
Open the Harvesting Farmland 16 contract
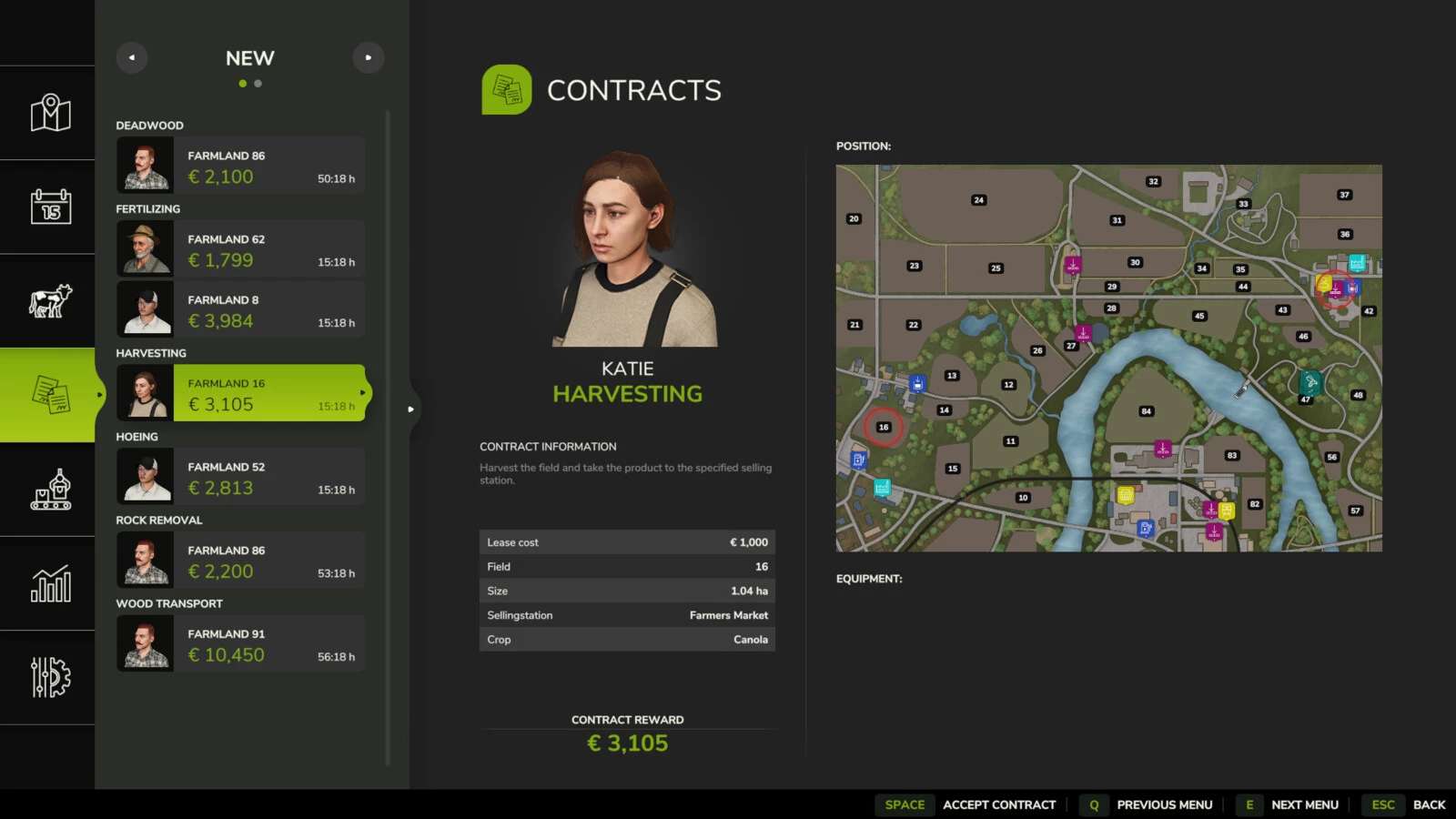(241, 393)
